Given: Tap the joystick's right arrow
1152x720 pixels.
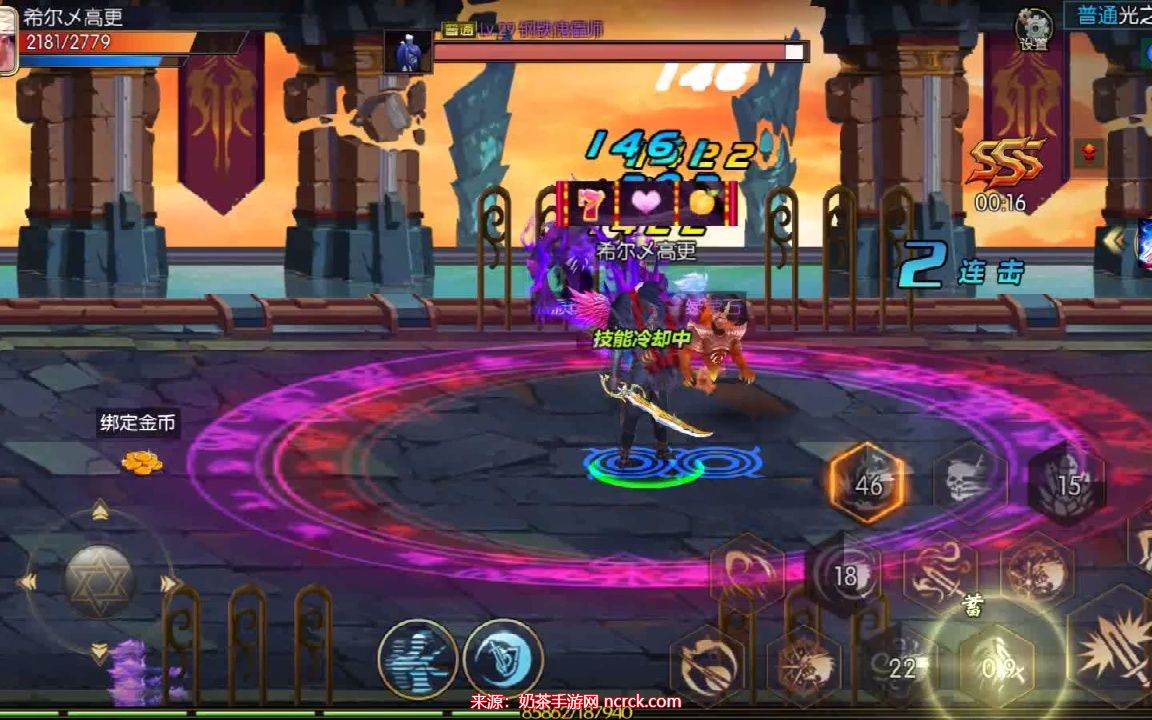Looking at the screenshot, I should [x=169, y=583].
